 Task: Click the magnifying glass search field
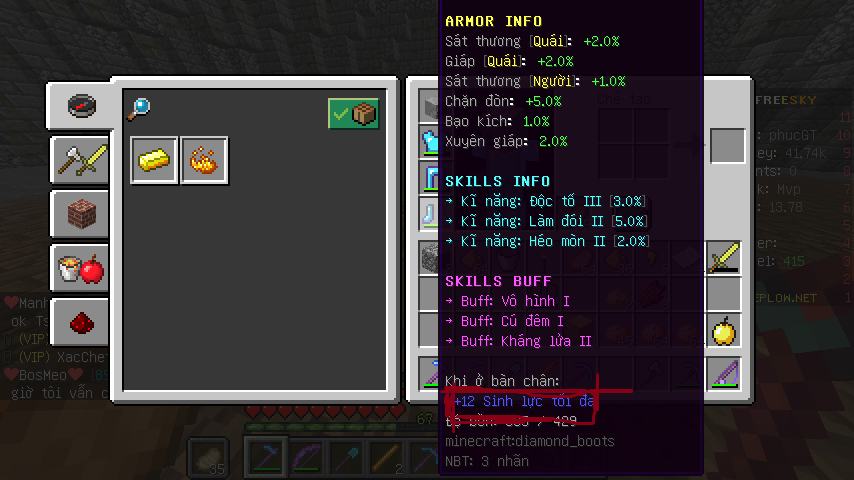(139, 107)
